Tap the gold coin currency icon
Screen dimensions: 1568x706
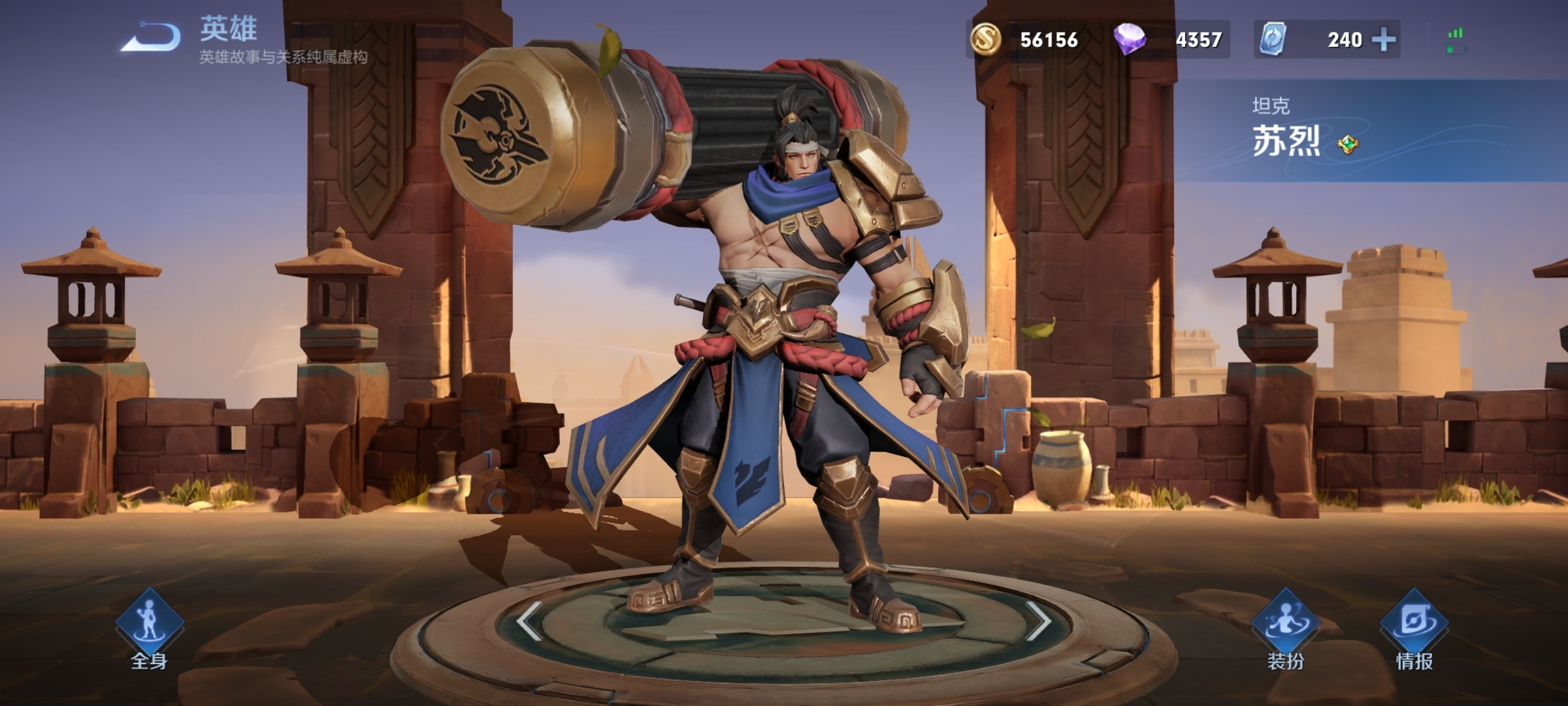[x=986, y=39]
